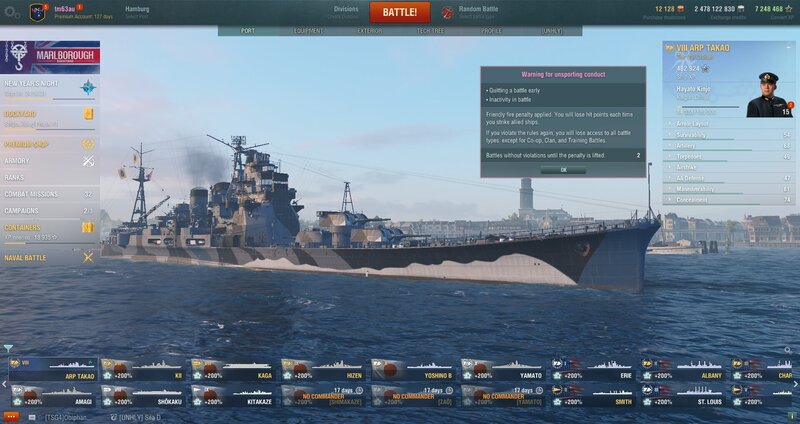This screenshot has height=424, width=800.
Task: View the Profile tab
Action: point(491,31)
